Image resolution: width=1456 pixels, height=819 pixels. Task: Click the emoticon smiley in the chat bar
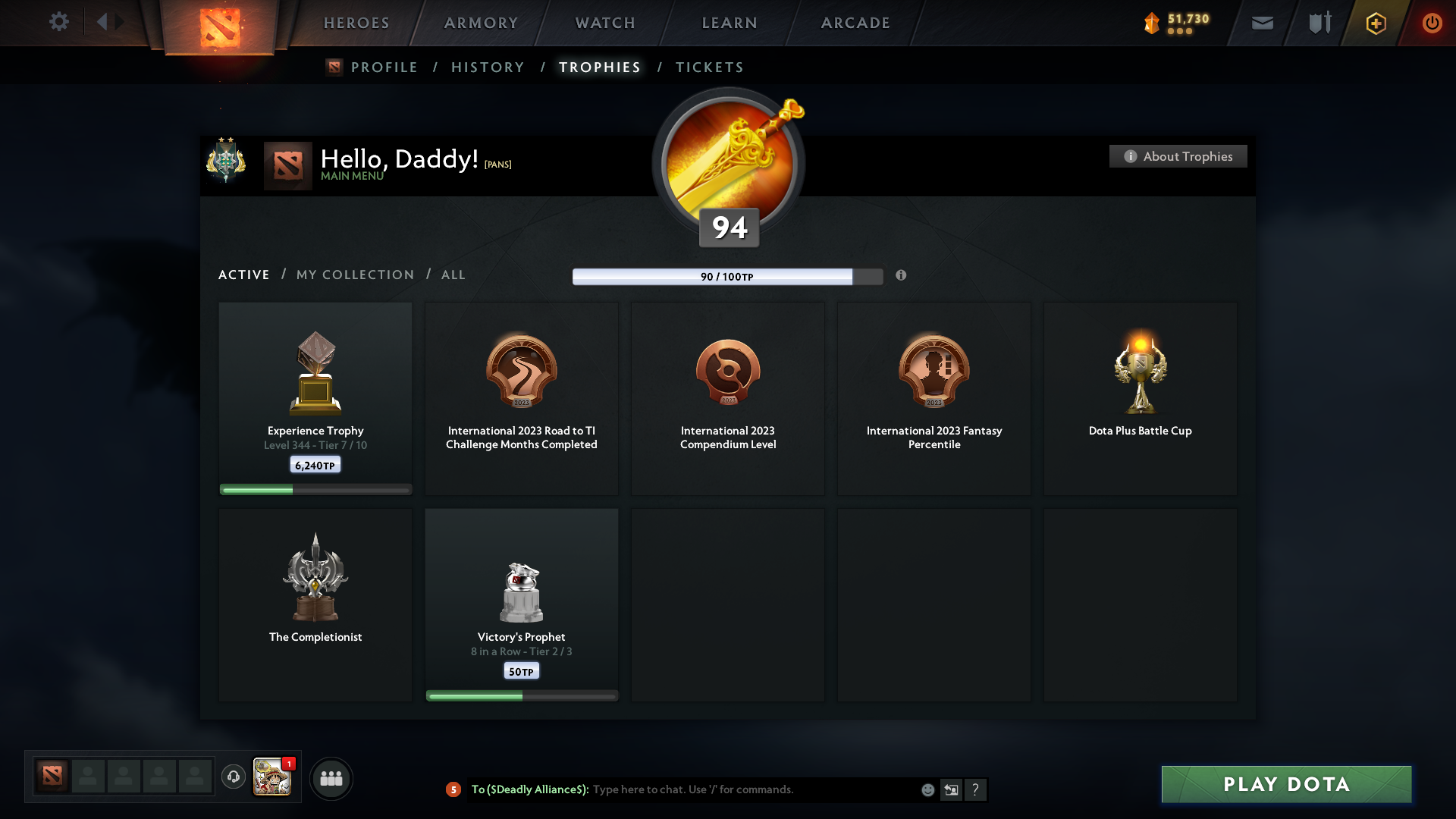927,789
